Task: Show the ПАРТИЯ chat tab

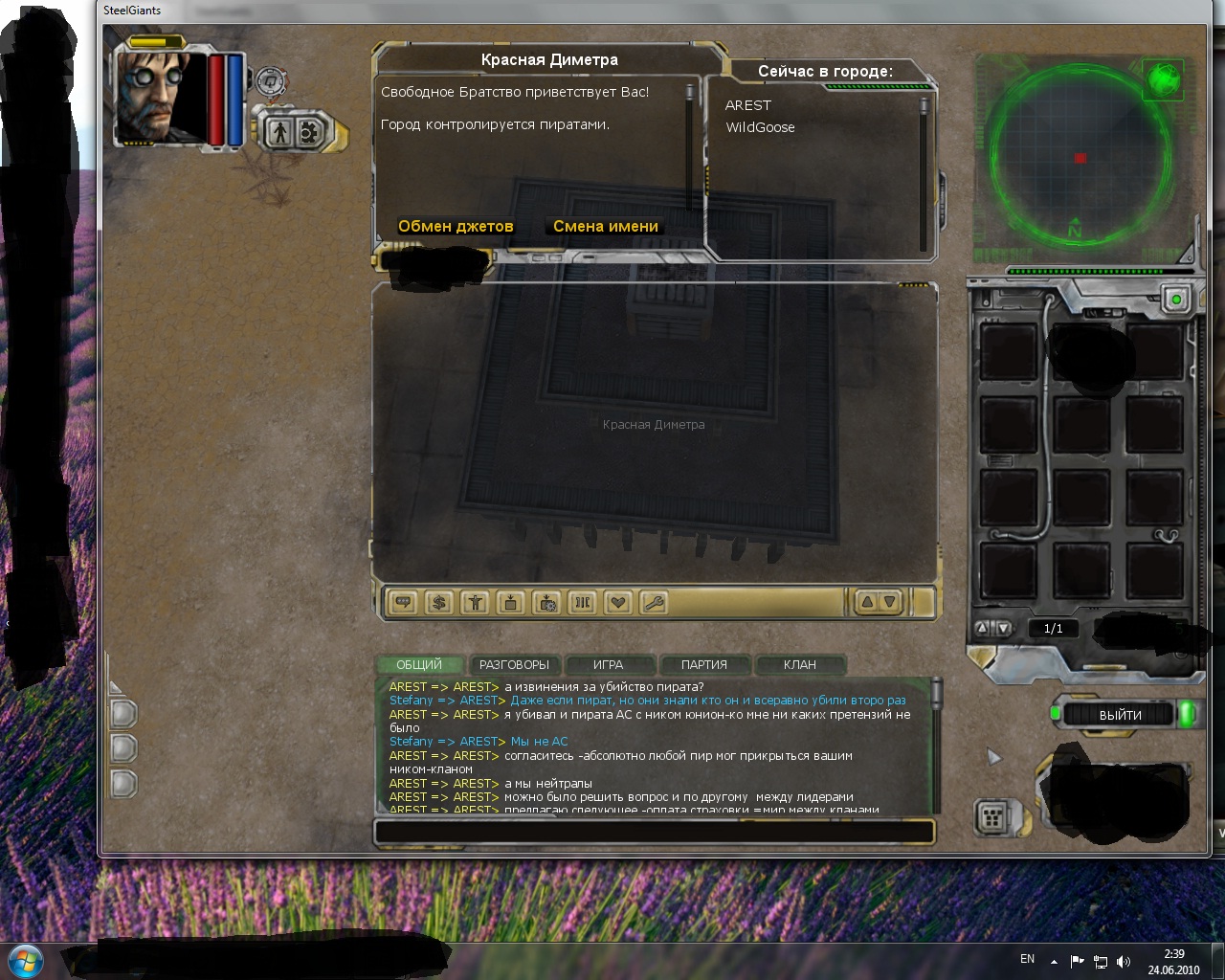Action: click(x=703, y=664)
